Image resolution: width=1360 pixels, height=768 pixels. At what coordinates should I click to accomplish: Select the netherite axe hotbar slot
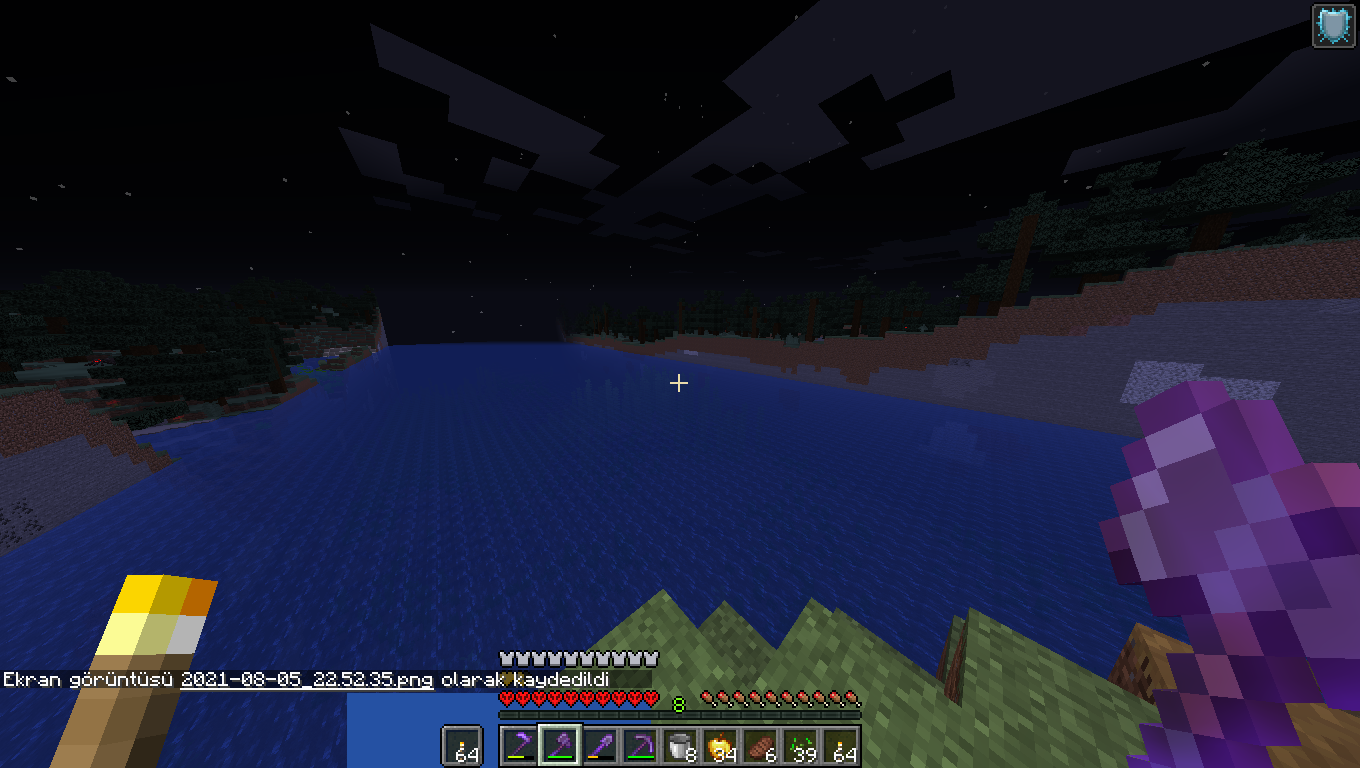[560, 746]
